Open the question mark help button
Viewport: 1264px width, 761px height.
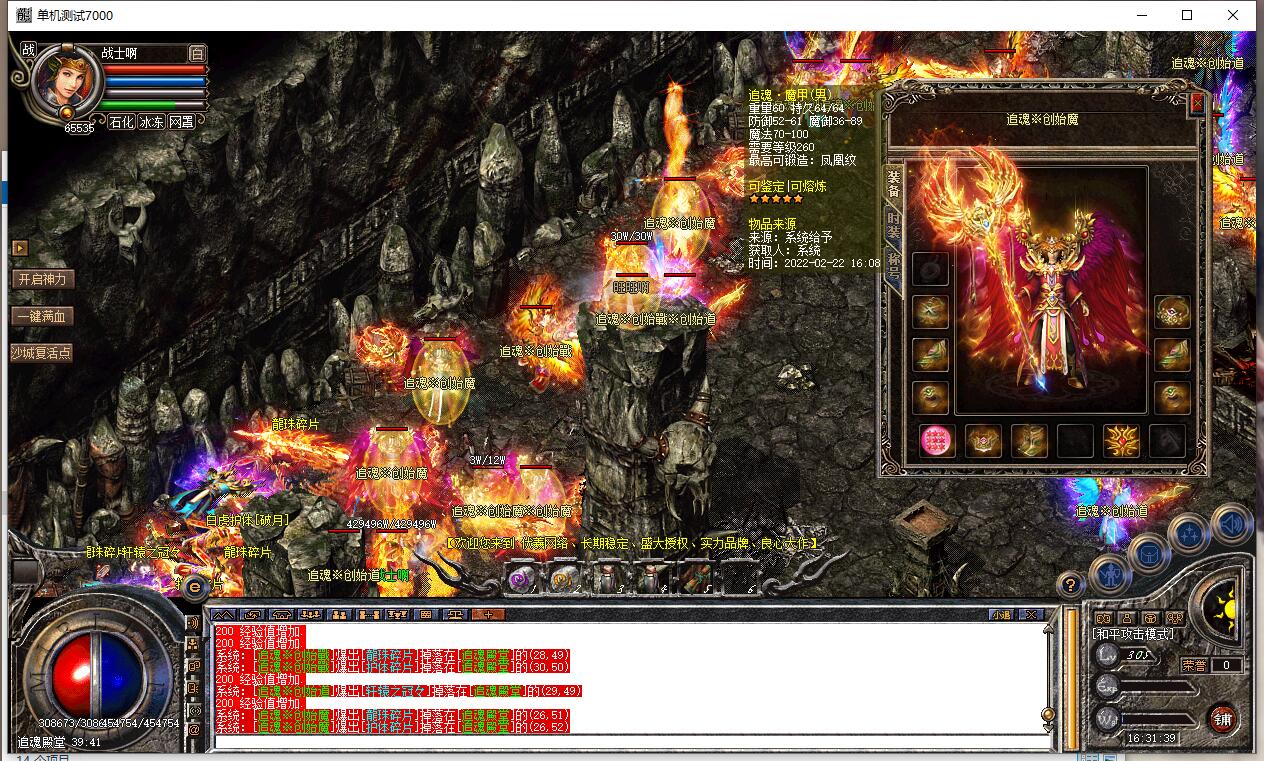click(x=1070, y=584)
